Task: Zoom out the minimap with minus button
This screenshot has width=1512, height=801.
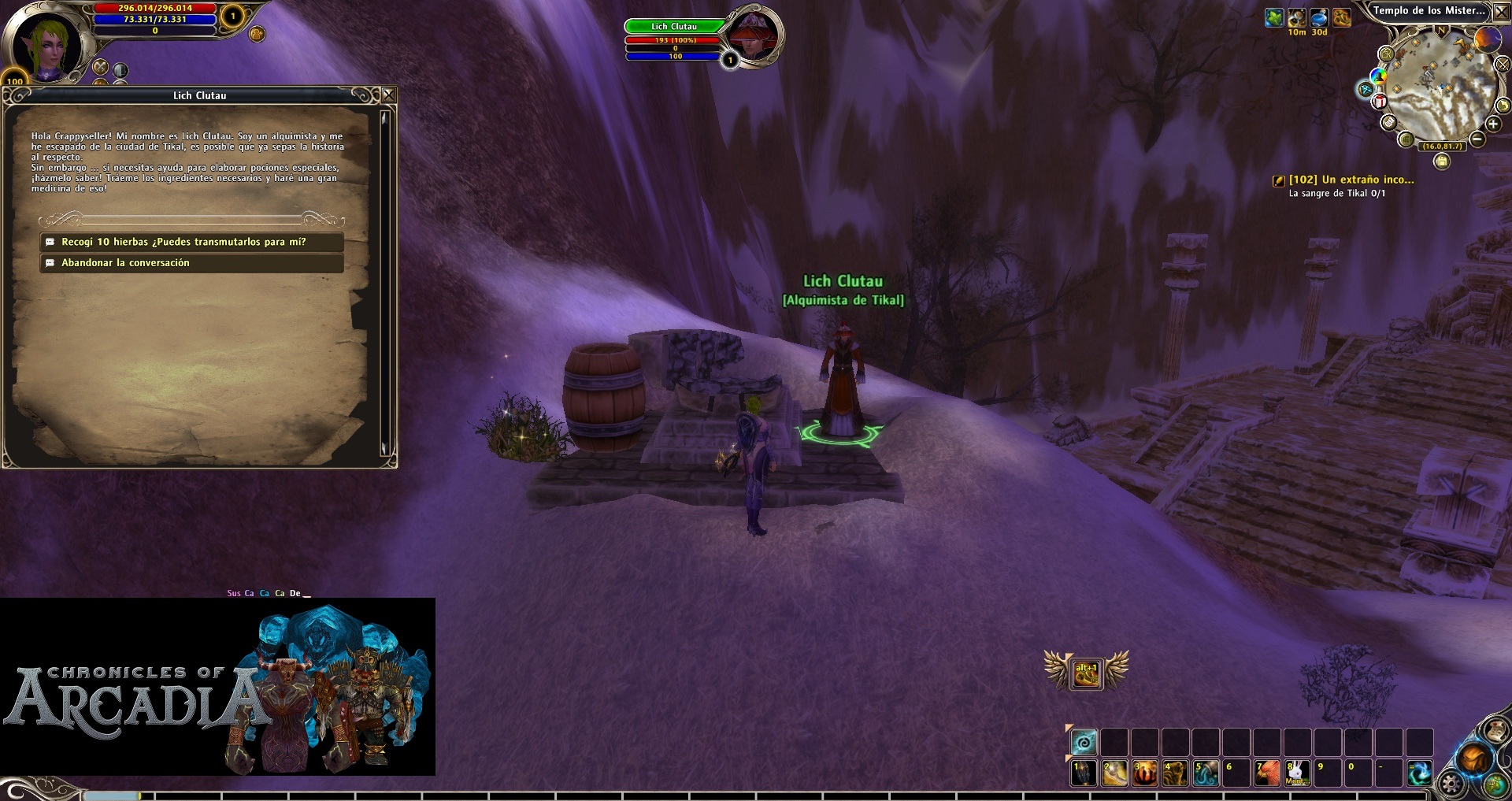Action: [1477, 139]
